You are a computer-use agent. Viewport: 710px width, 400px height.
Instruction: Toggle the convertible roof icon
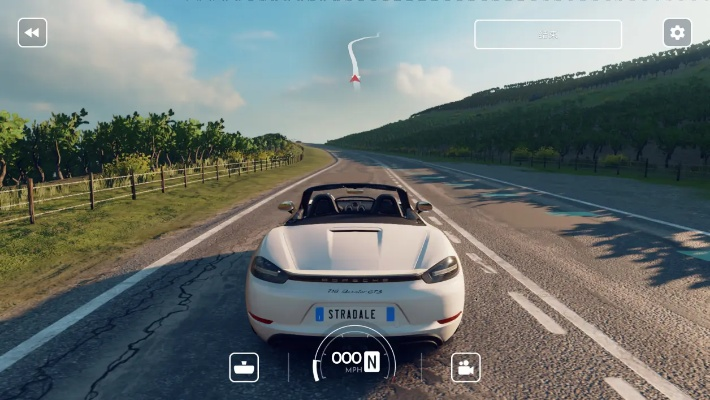point(244,367)
